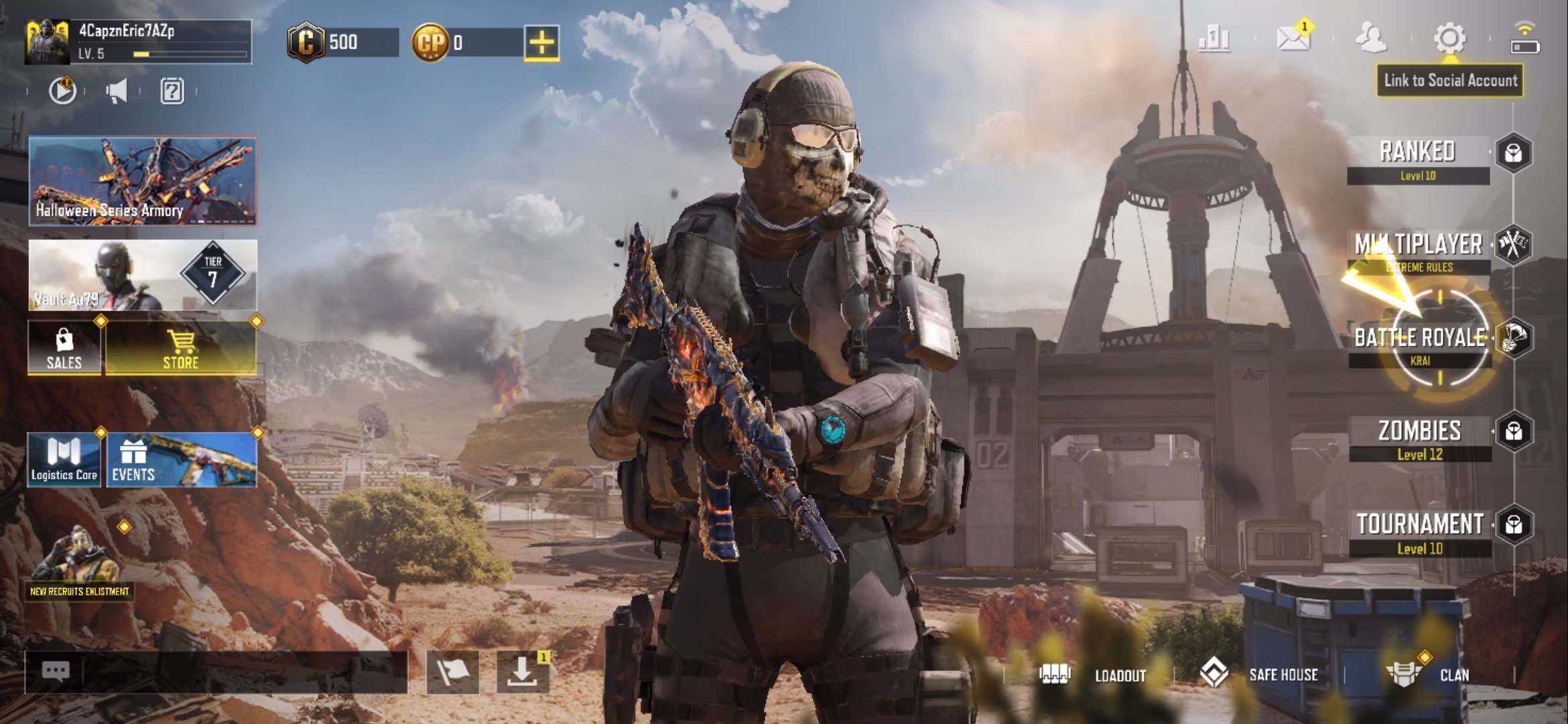Show the Events panel
This screenshot has height=724, width=1568.
181,459
